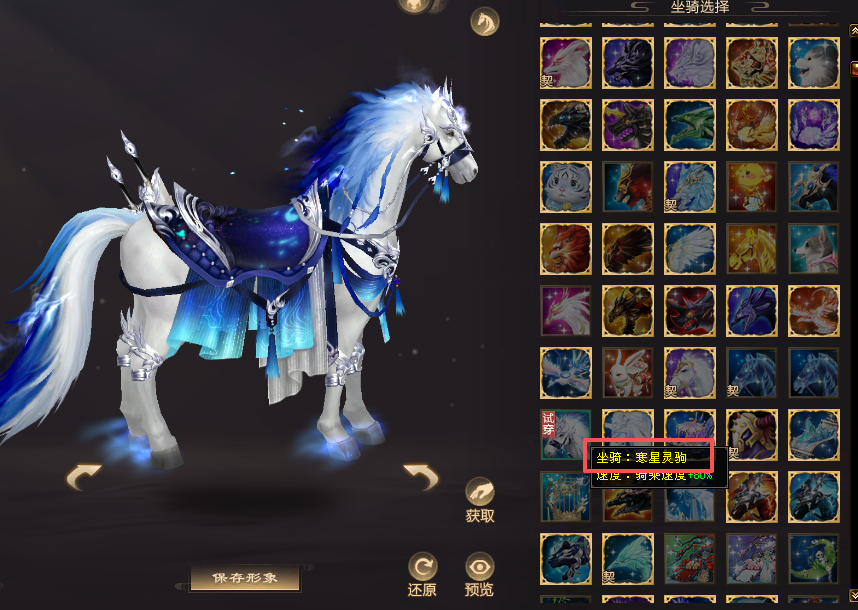Select the golden birdcage mount tile
The height and width of the screenshot is (610, 858).
tap(566, 496)
